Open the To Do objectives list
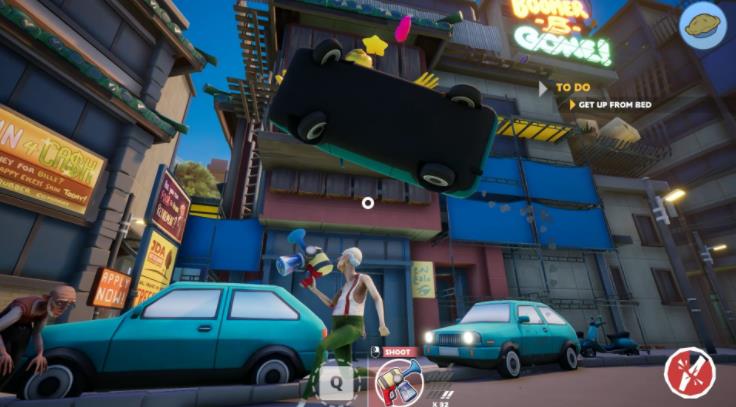 coord(571,88)
